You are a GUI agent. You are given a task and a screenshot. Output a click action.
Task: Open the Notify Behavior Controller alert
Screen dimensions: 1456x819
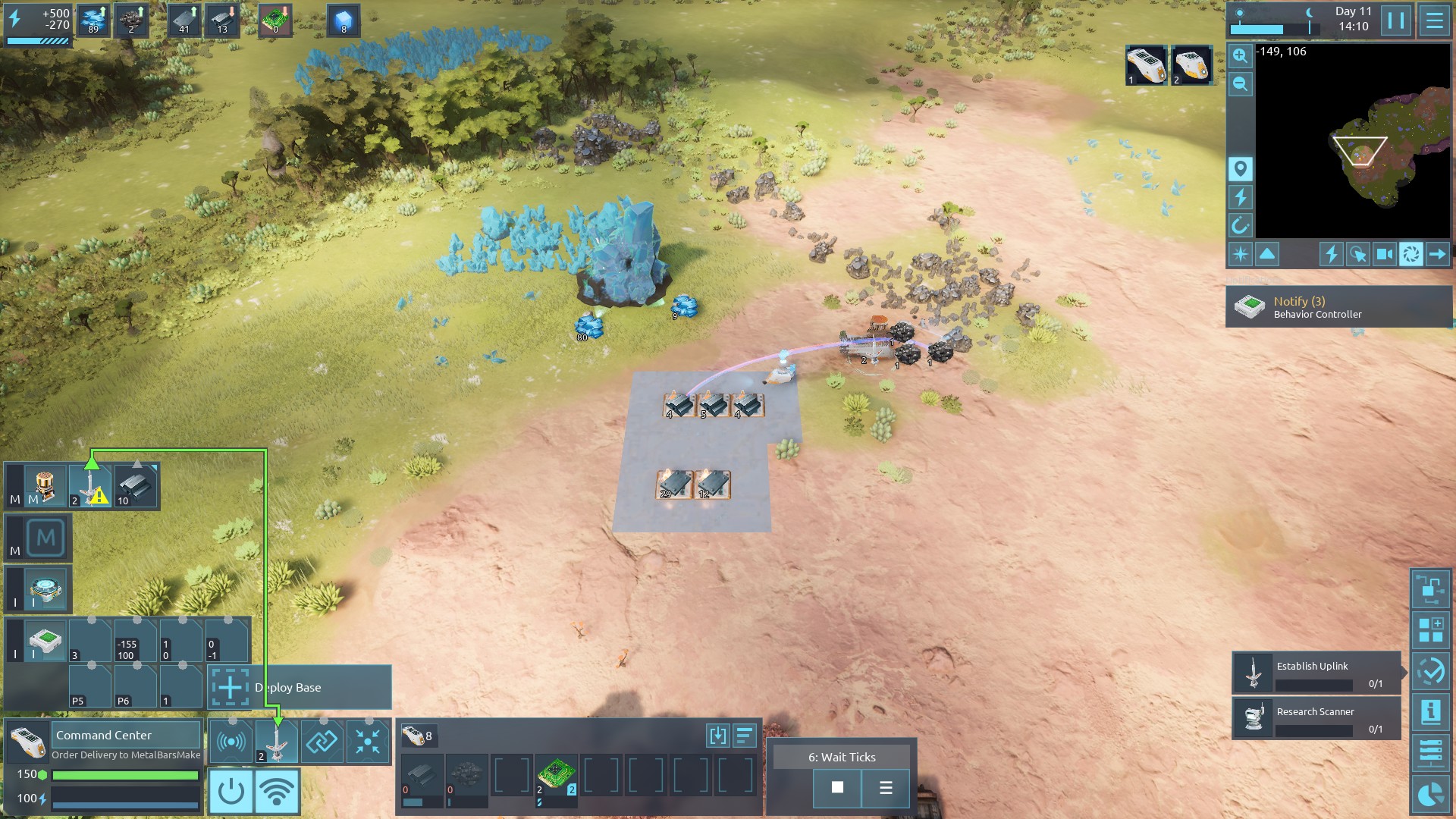point(1338,307)
